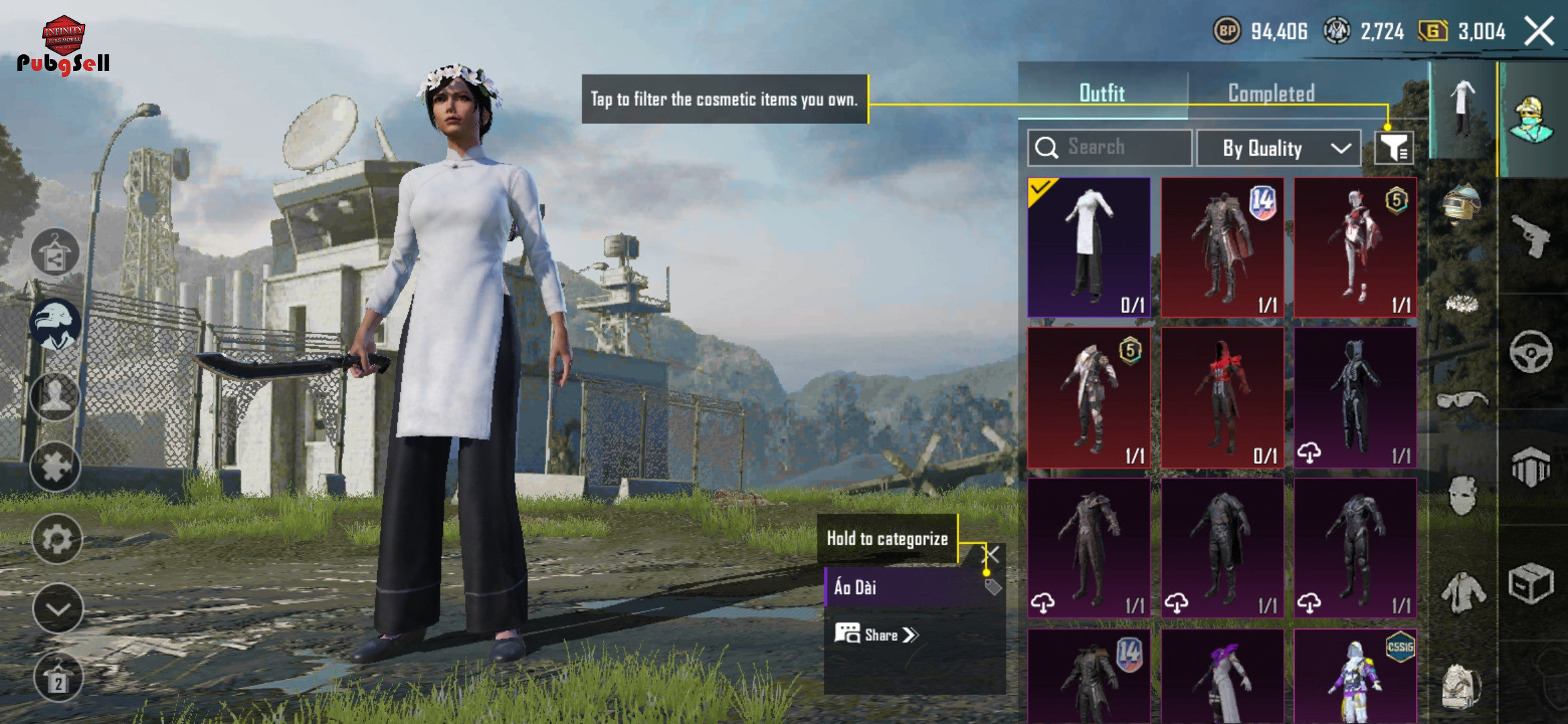Click the outfit Search field
This screenshot has height=724, width=1568.
pos(1110,147)
